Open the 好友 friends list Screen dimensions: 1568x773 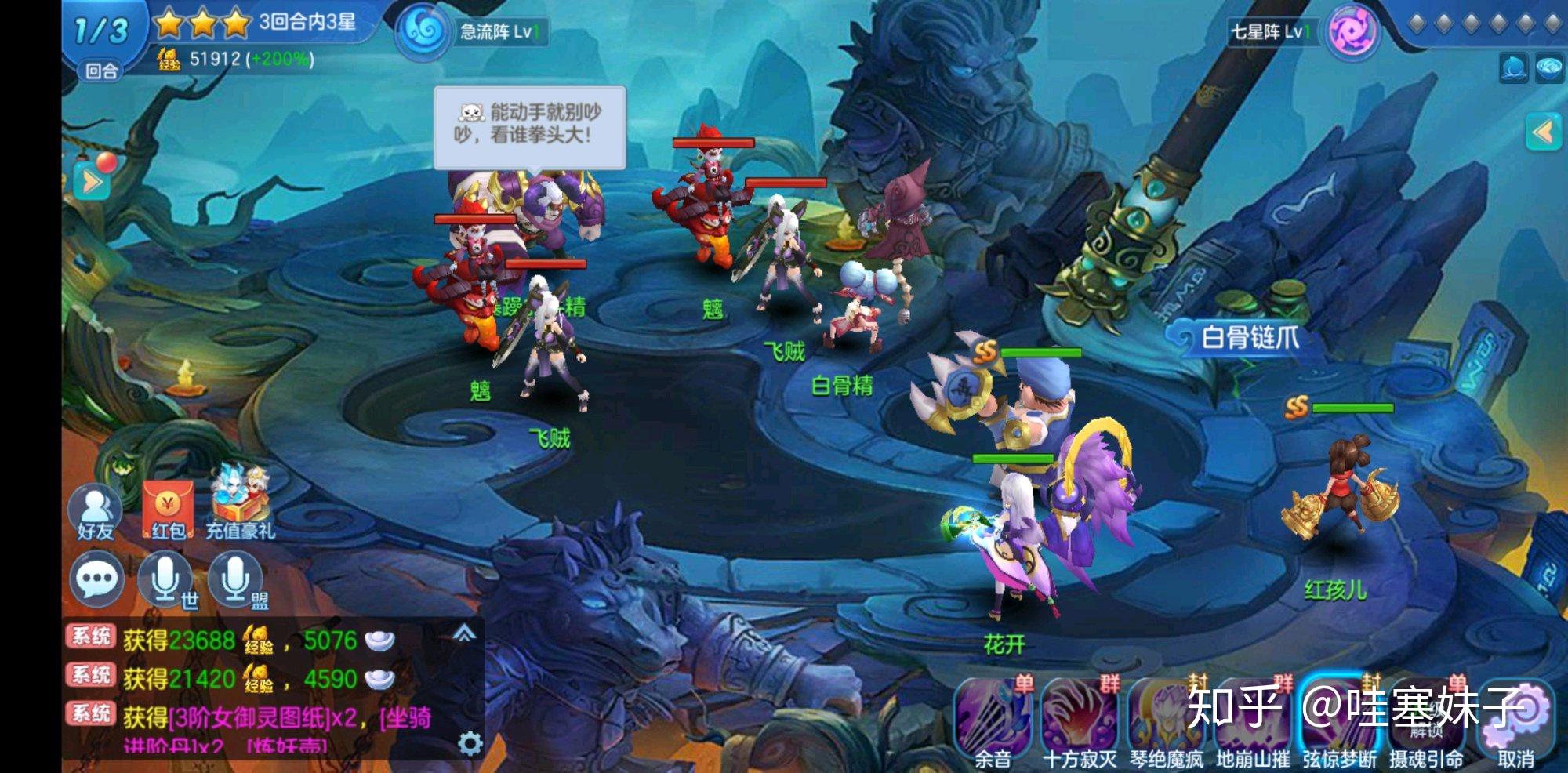96,511
